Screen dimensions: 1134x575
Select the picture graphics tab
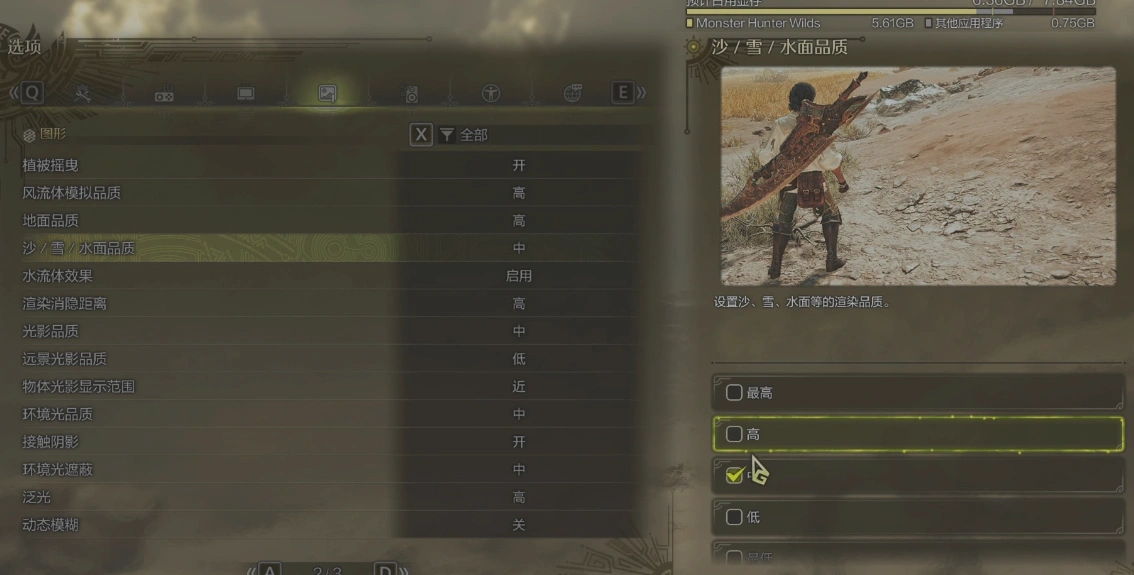tap(327, 94)
